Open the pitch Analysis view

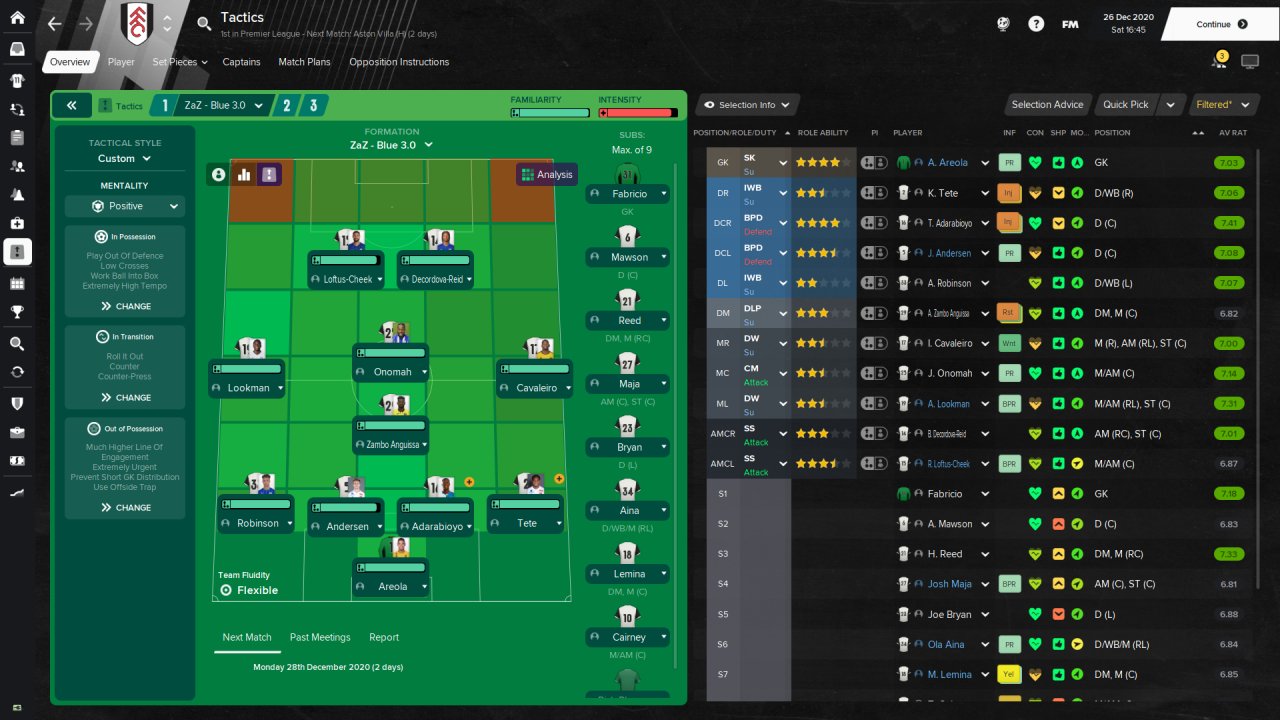[546, 174]
